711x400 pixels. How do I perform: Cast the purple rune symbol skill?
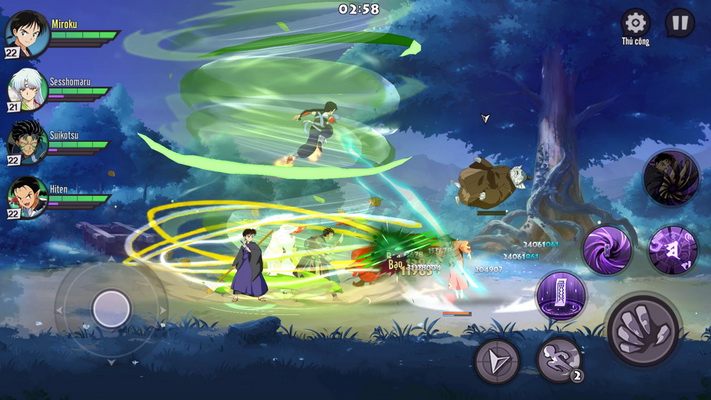pos(672,249)
